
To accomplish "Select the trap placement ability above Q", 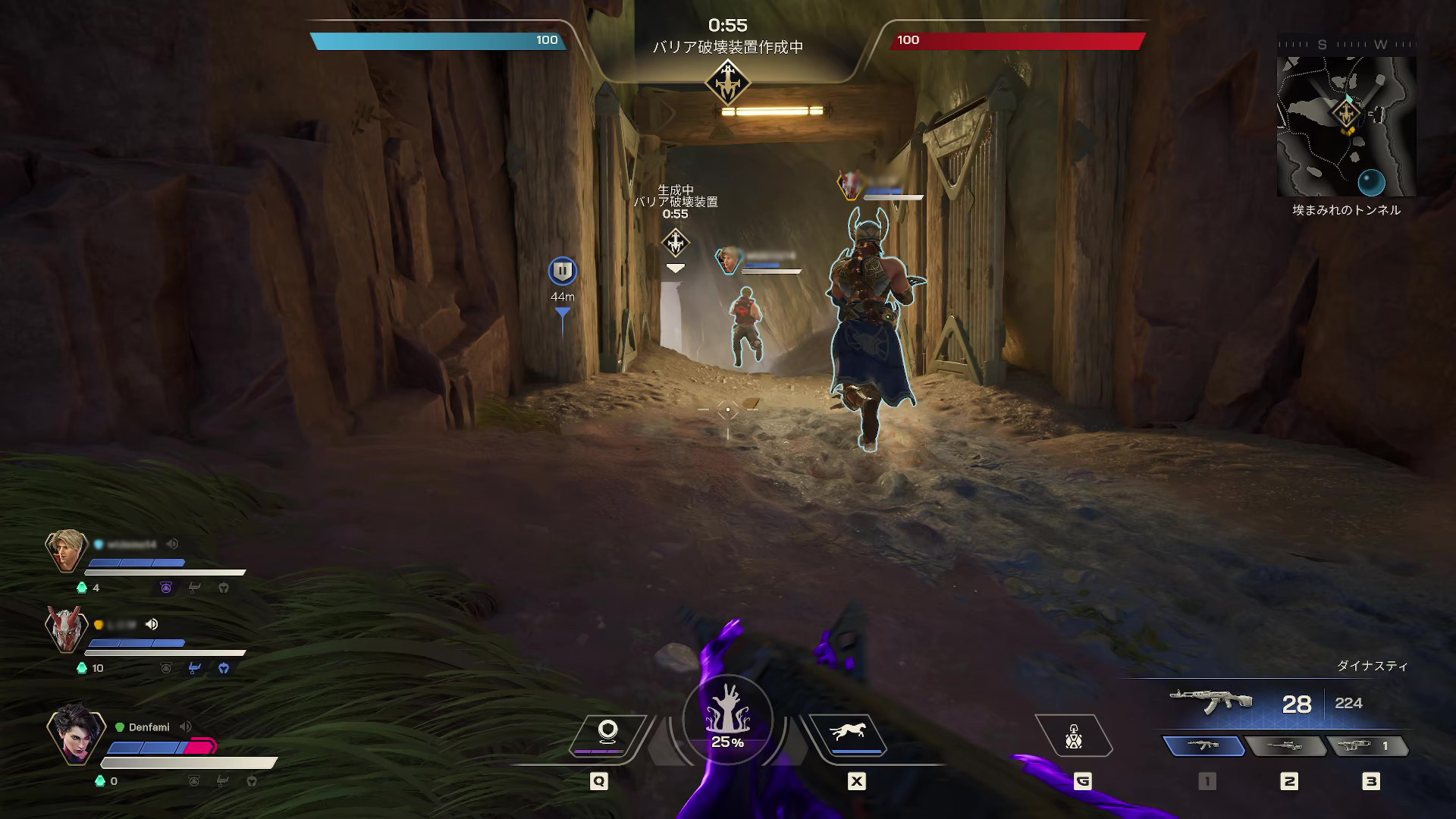I will pos(607,730).
